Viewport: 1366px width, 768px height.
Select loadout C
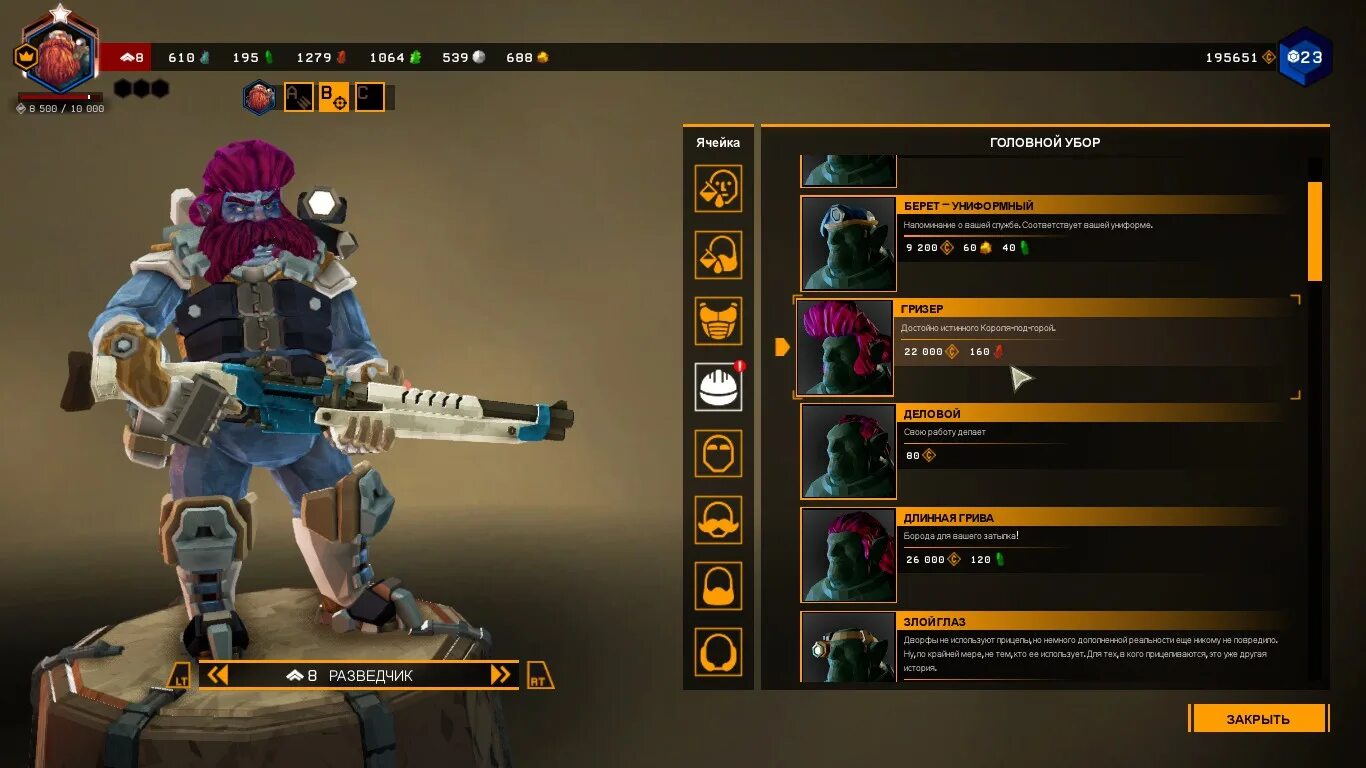click(369, 97)
